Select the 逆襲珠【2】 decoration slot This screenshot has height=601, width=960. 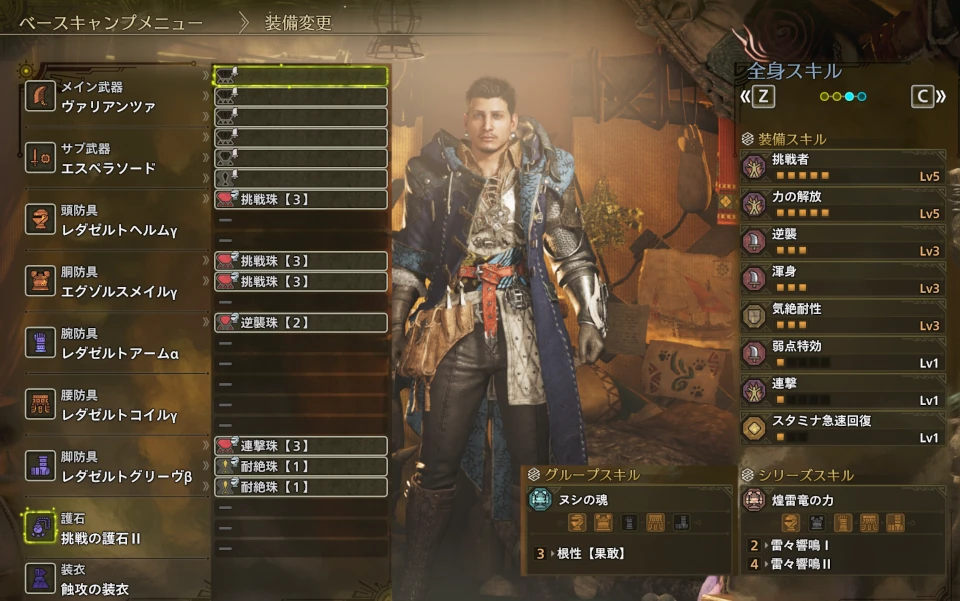[300, 322]
